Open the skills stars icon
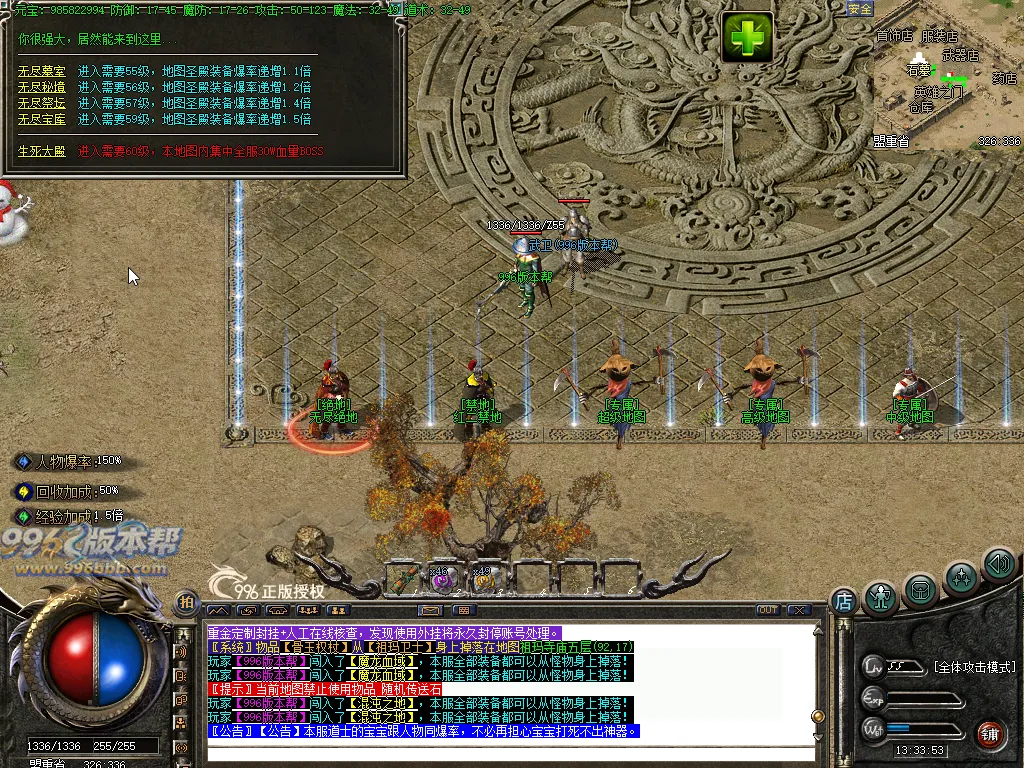This screenshot has width=1024, height=768. point(961,577)
